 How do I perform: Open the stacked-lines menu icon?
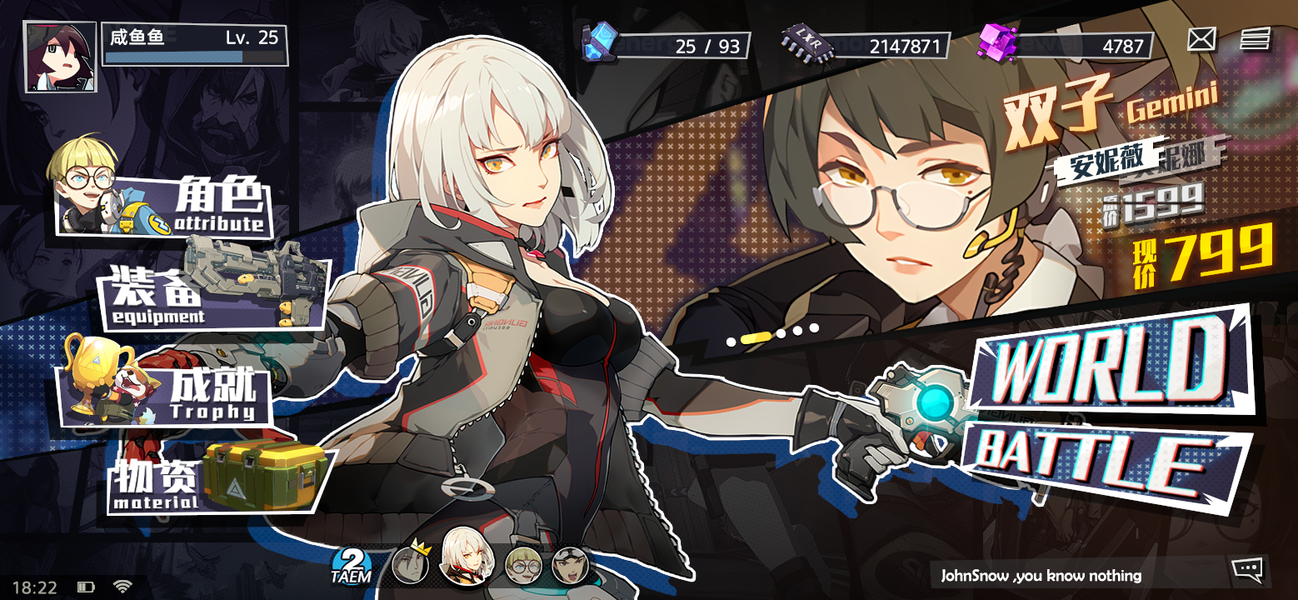tap(1255, 39)
